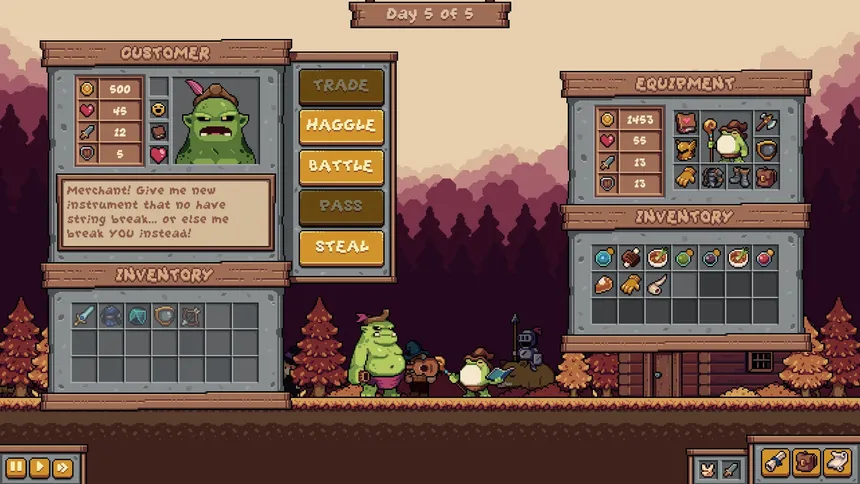This screenshot has width=860, height=484.
Task: Open the leather backpack button
Action: (x=805, y=461)
